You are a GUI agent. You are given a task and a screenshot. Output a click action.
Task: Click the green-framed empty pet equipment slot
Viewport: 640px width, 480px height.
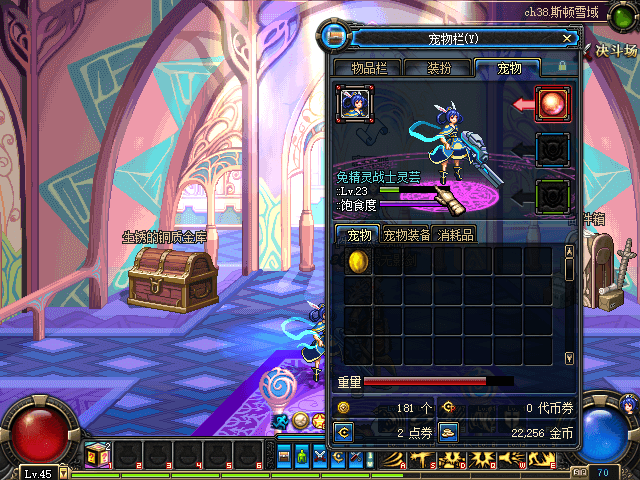552,194
